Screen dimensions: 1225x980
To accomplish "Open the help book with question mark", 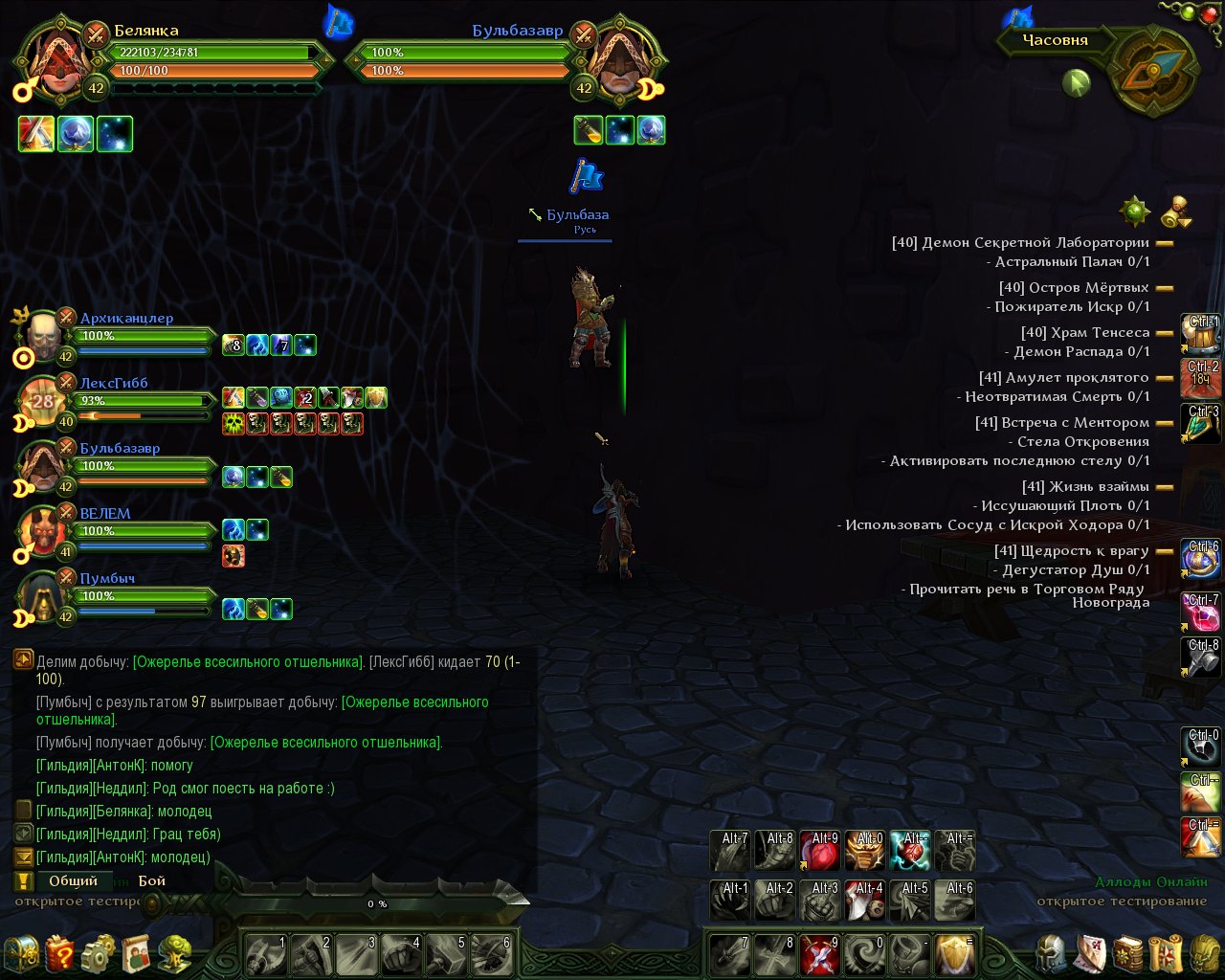I will point(59,954).
